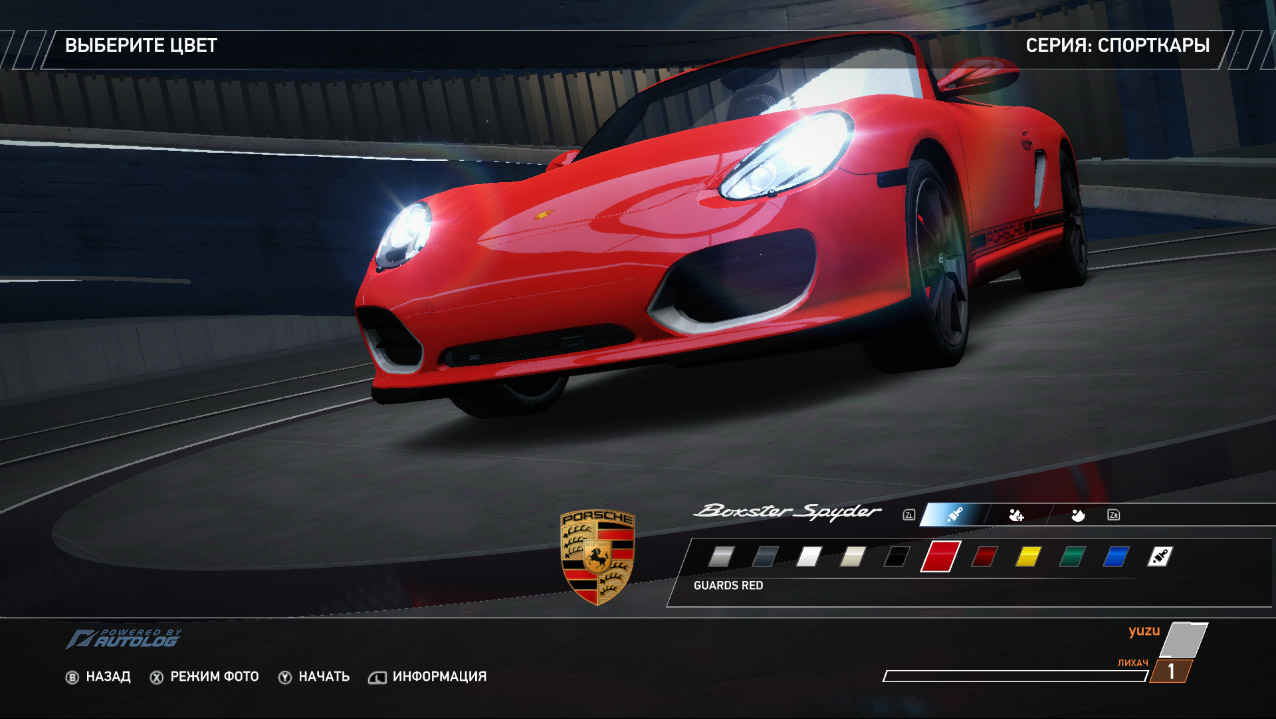
Task: Choose the yellow paint swatch
Action: [x=1028, y=556]
